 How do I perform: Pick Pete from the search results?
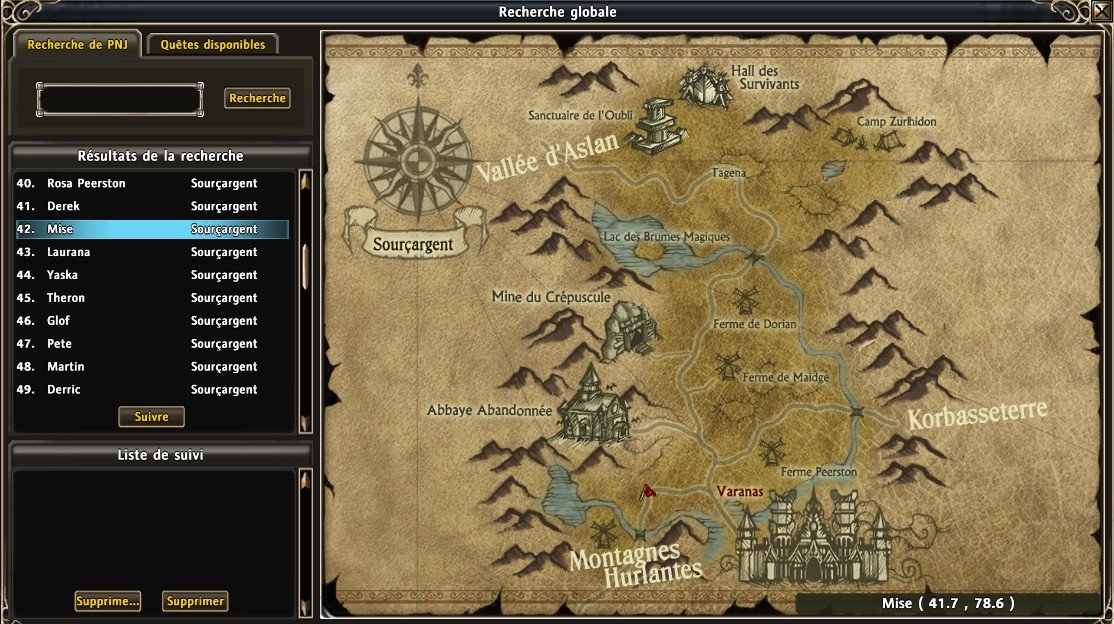coord(152,345)
